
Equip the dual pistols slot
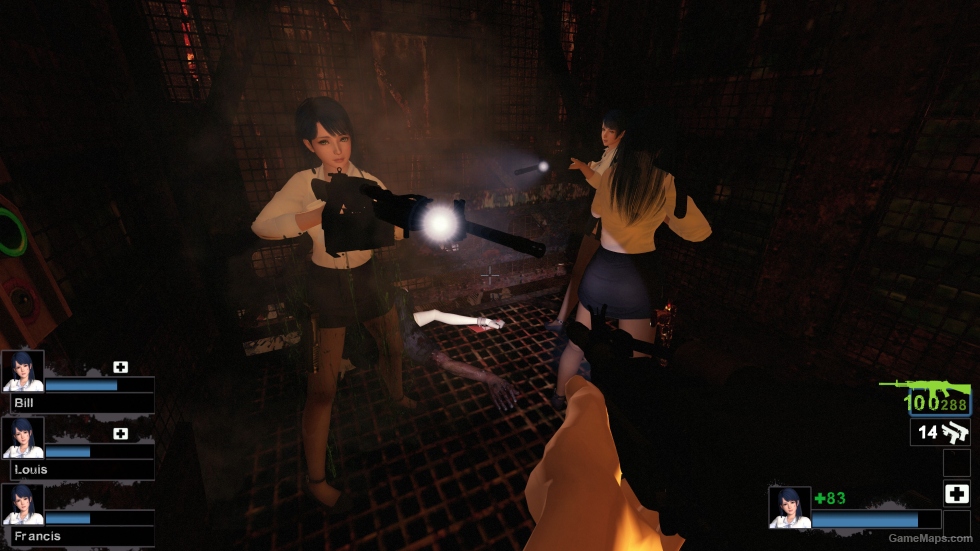coord(940,432)
